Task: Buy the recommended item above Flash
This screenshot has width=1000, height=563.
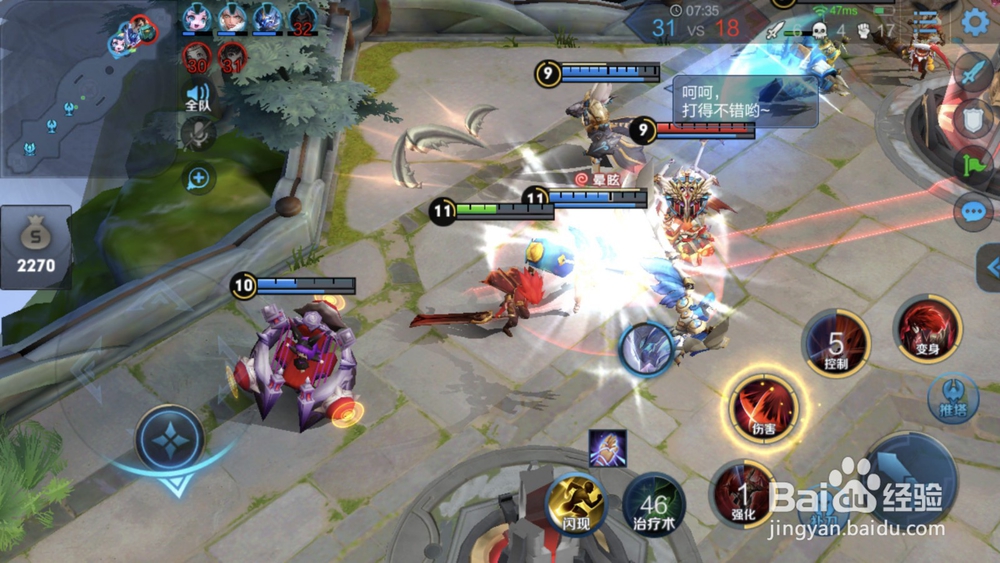Action: 607,448
